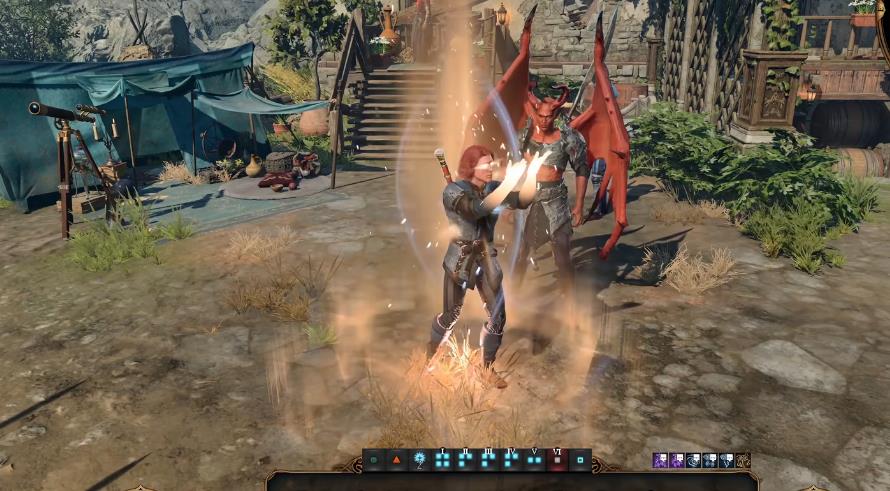Choose the level II spell slot filter
This screenshot has width=890, height=491.
click(465, 461)
